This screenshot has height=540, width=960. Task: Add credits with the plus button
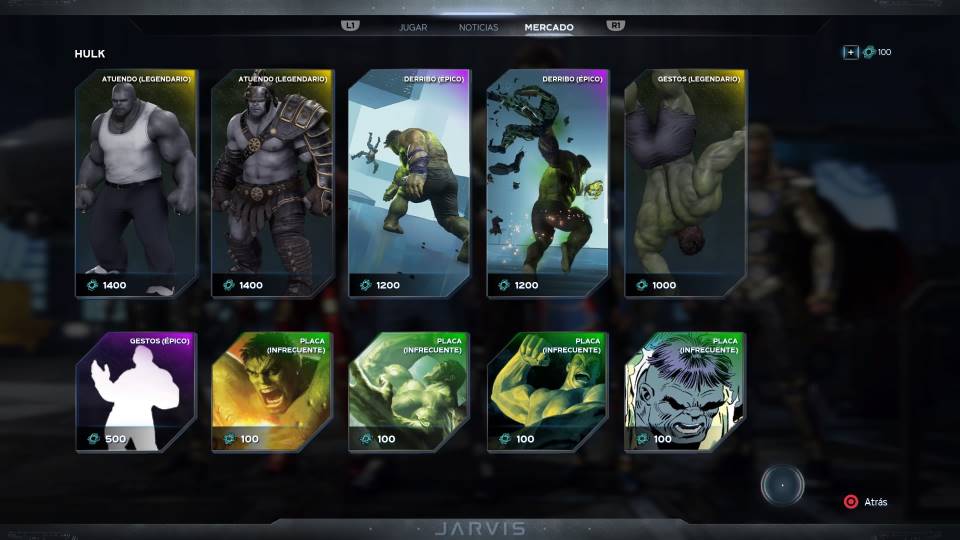click(x=850, y=52)
